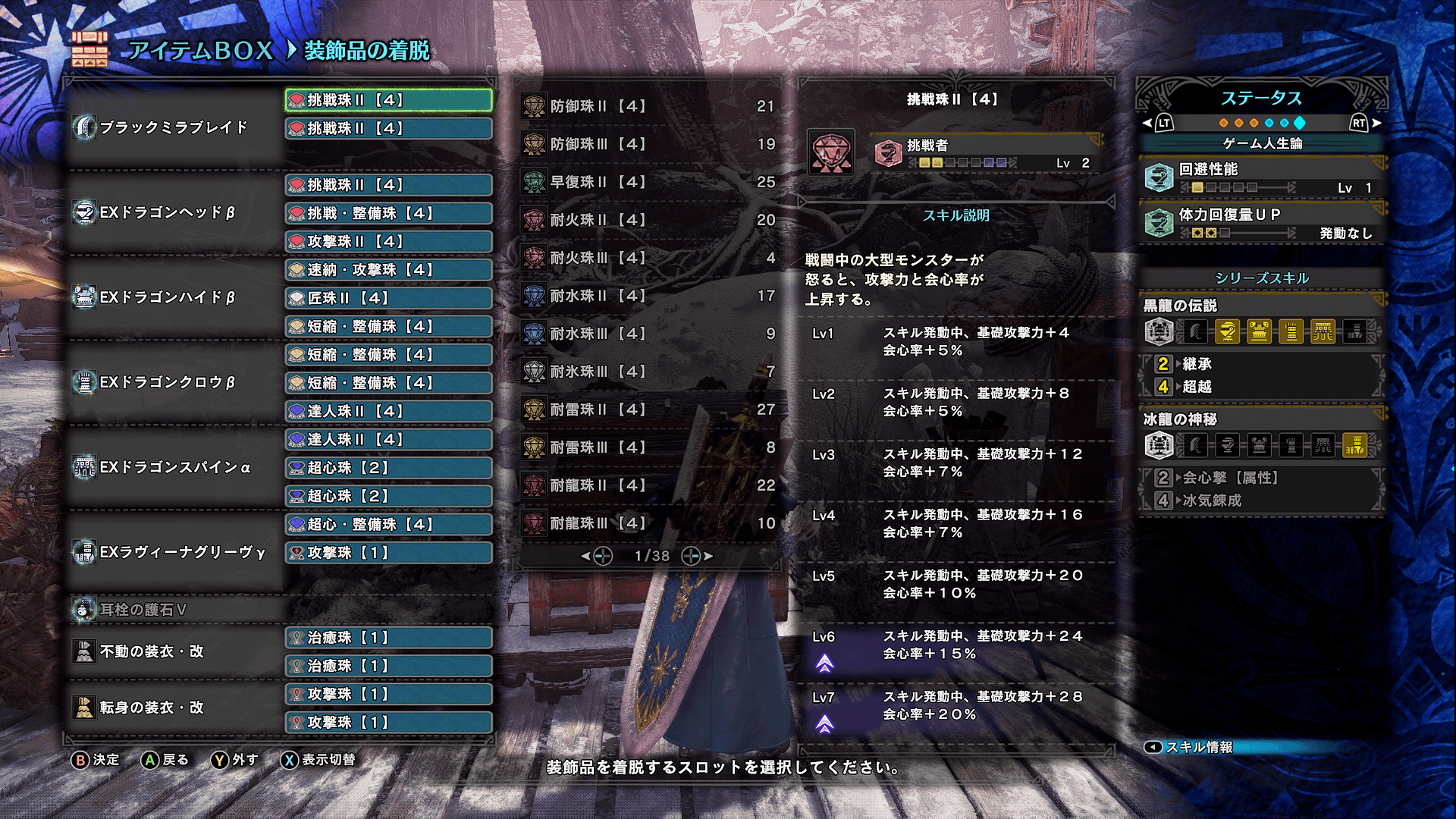Select 耐雷珠II【4】 in the list
The image size is (1456, 819).
648,409
